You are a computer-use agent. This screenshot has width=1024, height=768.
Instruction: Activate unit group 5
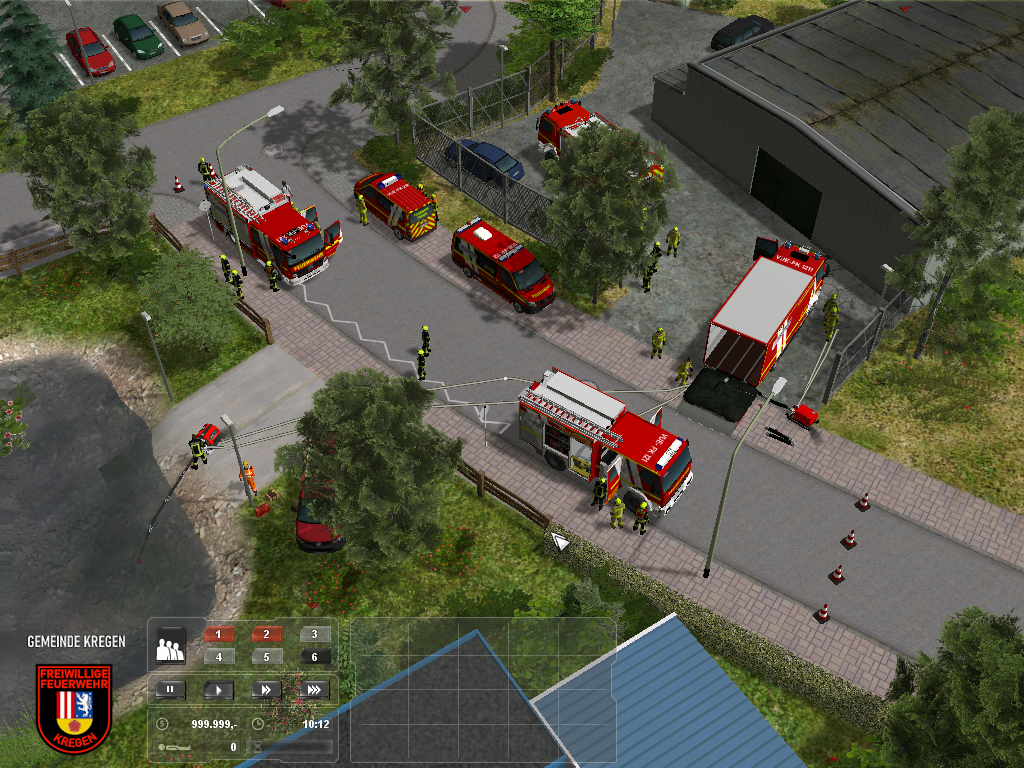pyautogui.click(x=266, y=657)
